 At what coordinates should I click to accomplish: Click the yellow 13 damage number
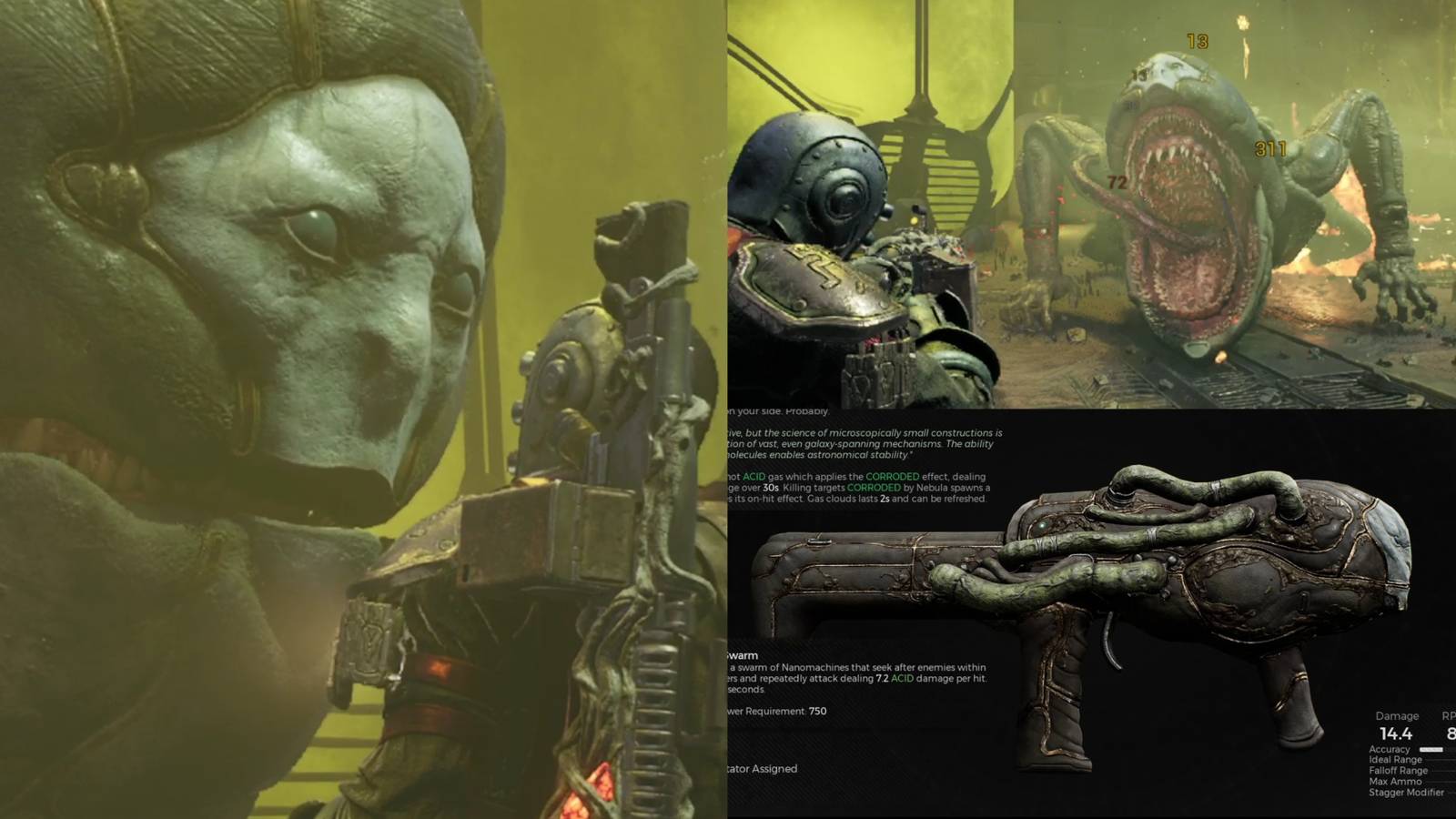click(x=1198, y=40)
